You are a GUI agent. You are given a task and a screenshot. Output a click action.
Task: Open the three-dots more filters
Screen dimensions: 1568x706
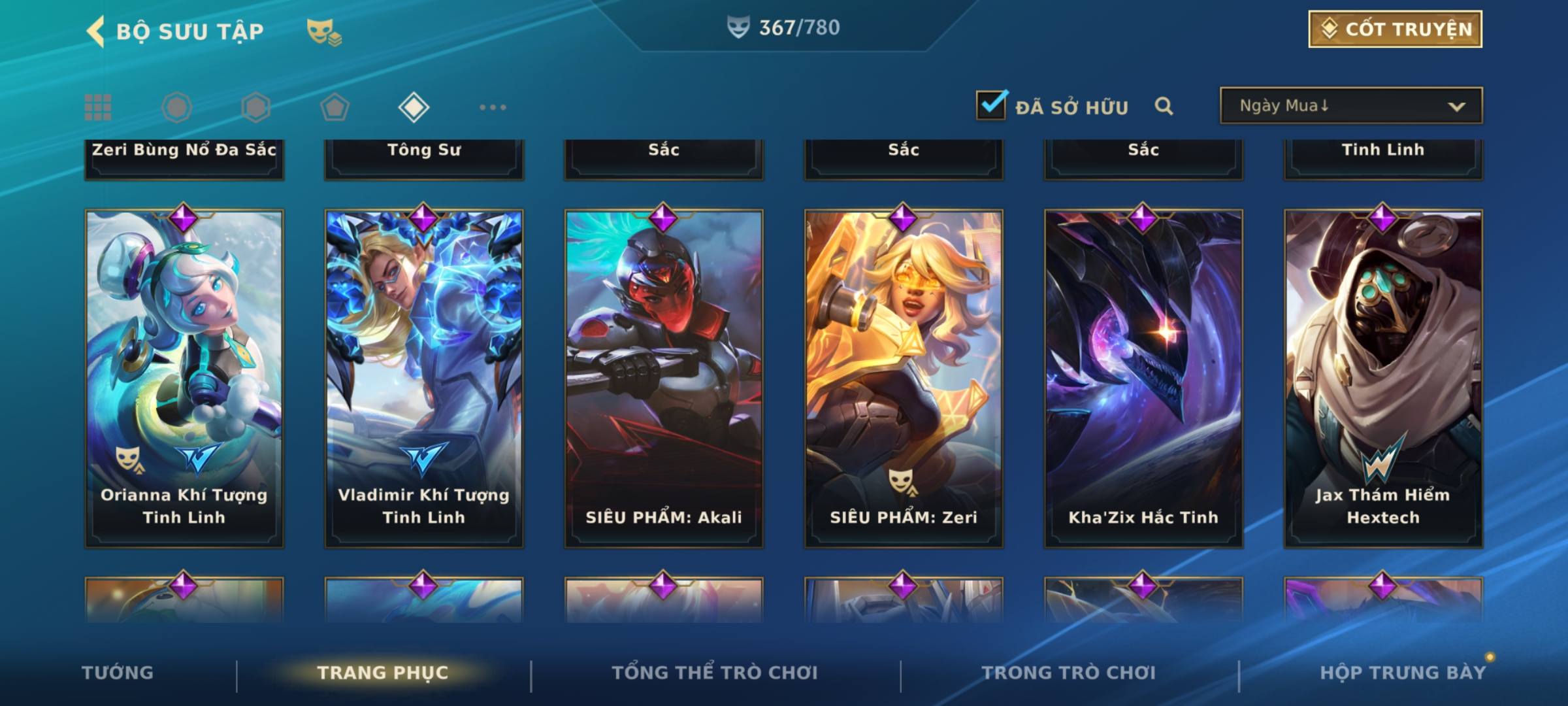click(x=493, y=107)
